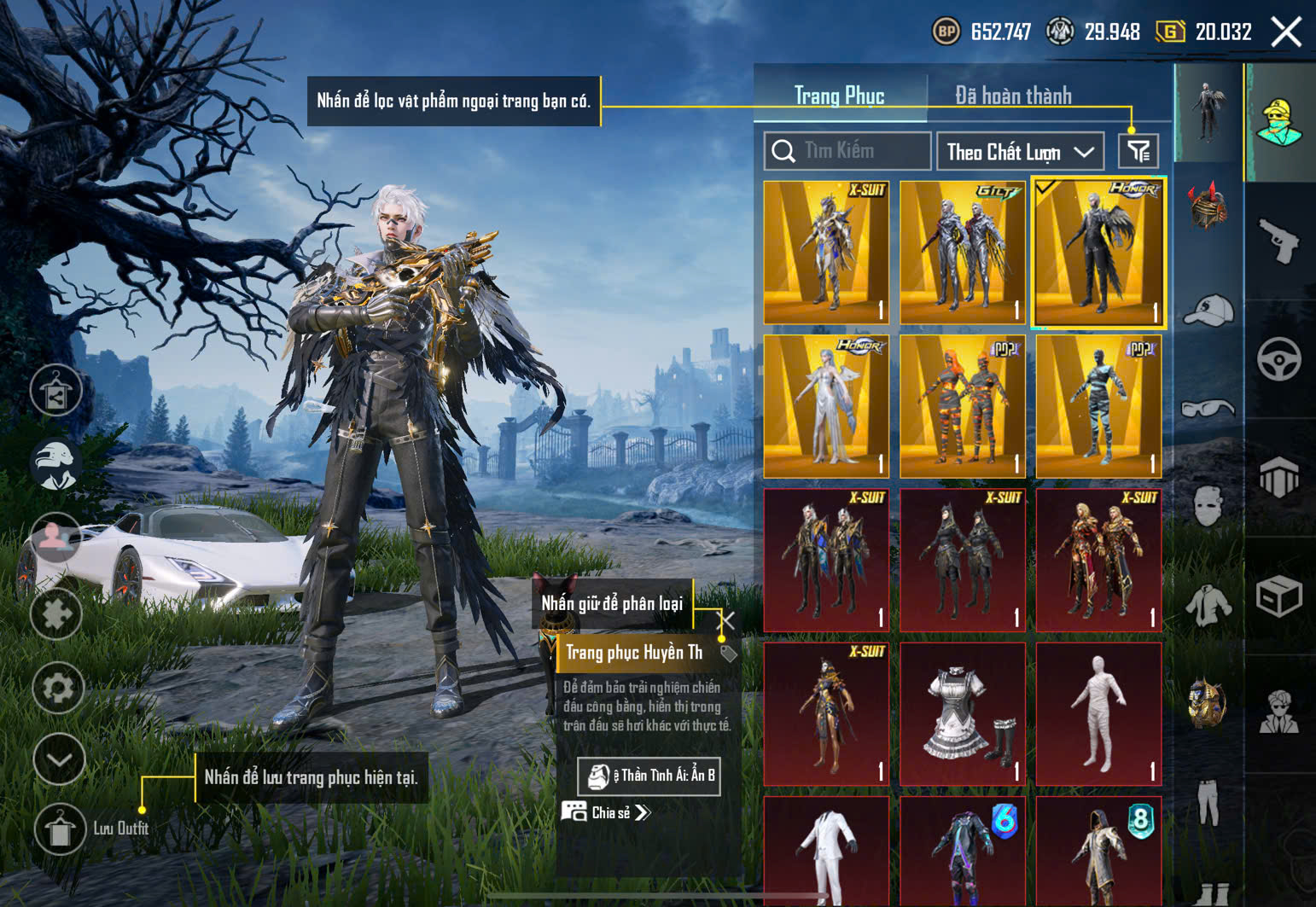
Task: Select the gold X-SUIT armored outfit
Action: coord(826,253)
